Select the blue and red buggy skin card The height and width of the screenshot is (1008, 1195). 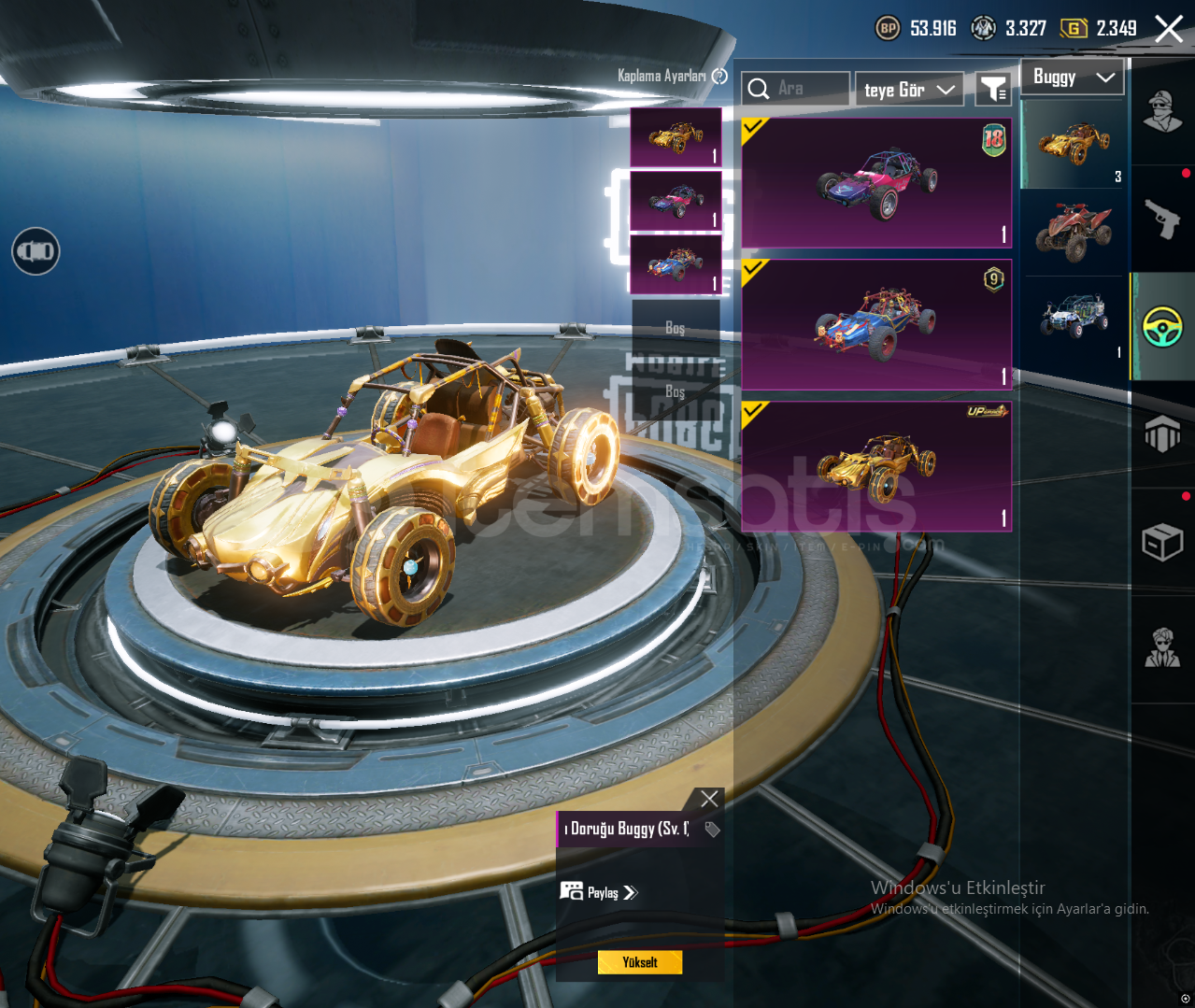pos(876,325)
